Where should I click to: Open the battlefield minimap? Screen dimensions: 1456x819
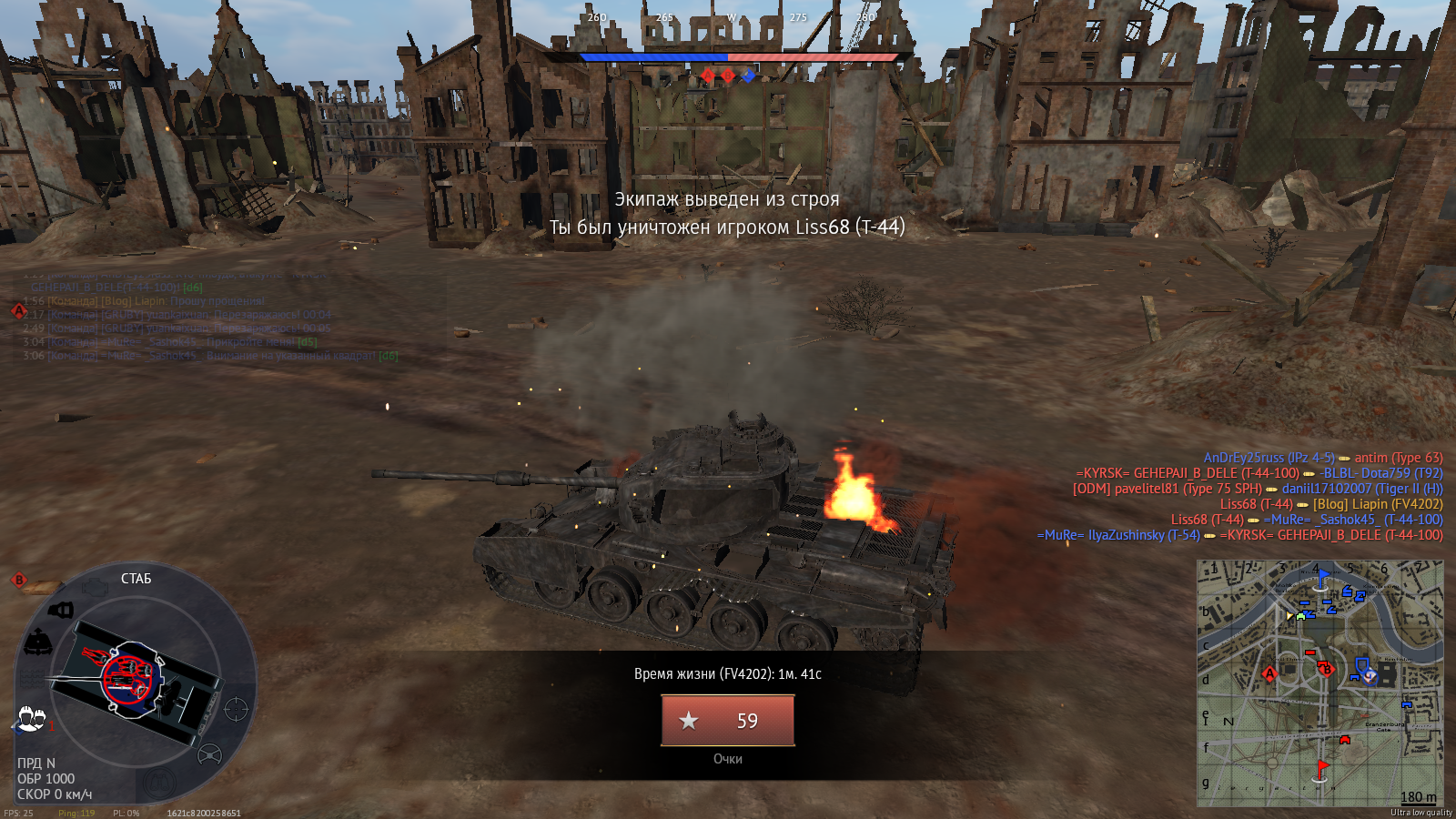coord(1319,682)
